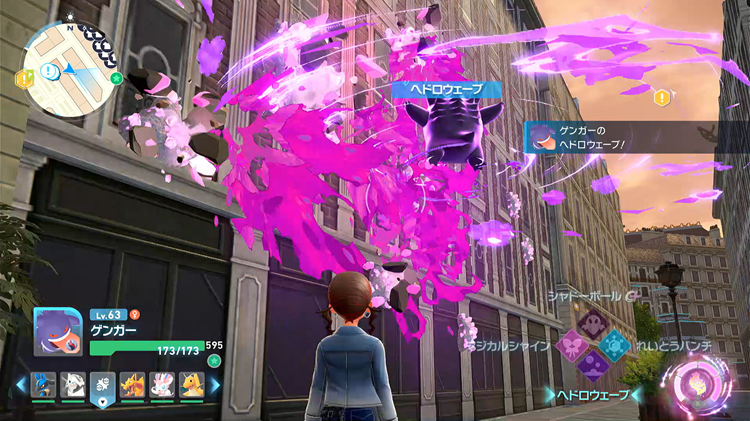Image resolution: width=750 pixels, height=421 pixels.
Task: Switch to the white Pokémon party slot
Action: (x=73, y=384)
